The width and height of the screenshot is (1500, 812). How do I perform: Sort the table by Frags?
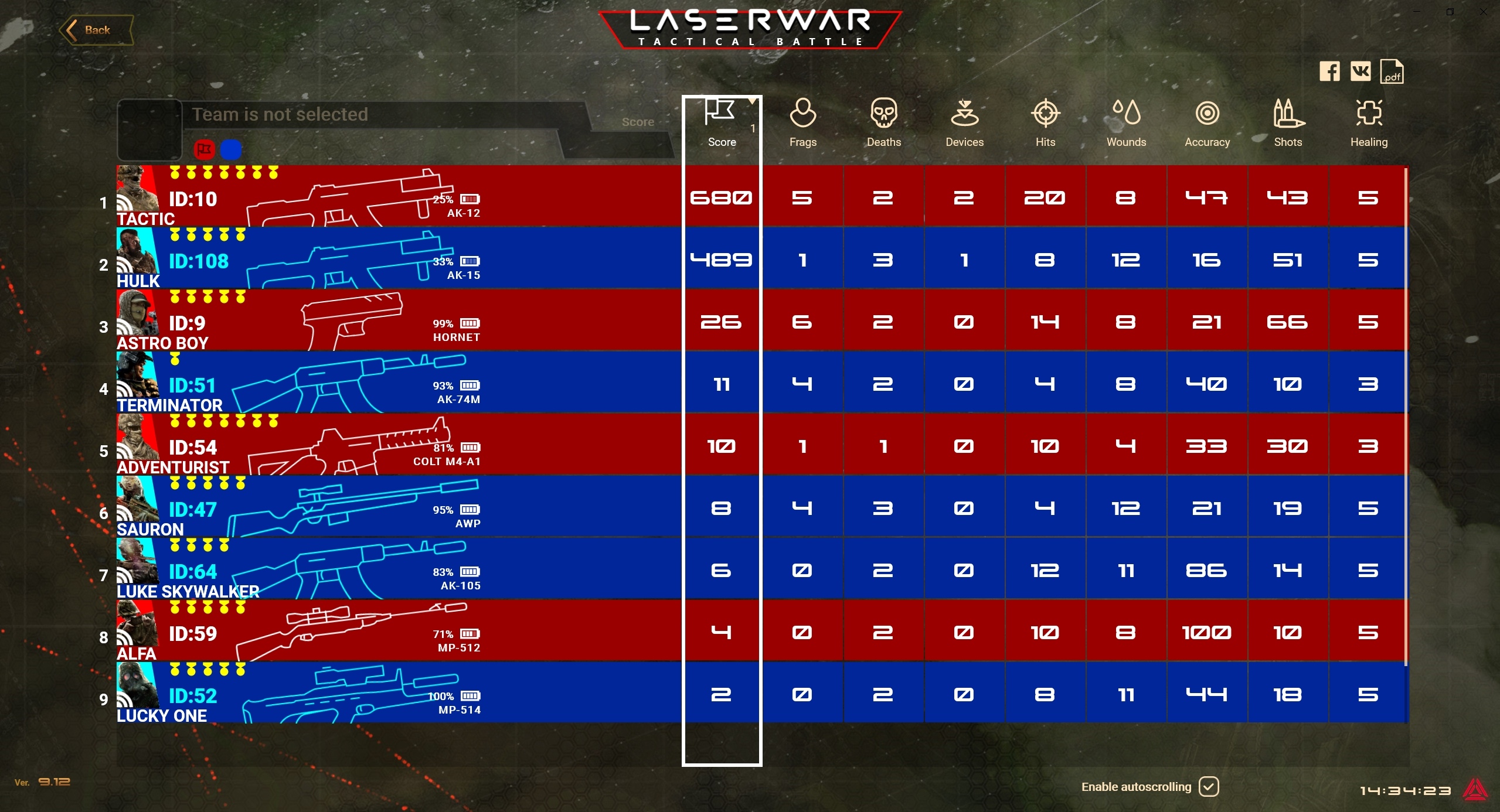[x=802, y=123]
